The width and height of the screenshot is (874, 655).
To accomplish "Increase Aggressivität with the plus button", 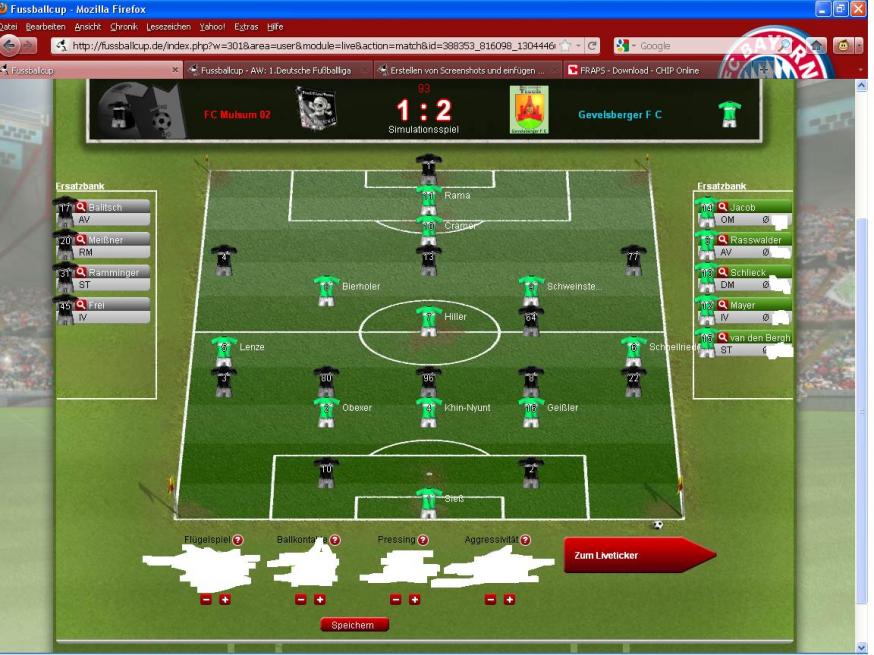I will pos(509,600).
